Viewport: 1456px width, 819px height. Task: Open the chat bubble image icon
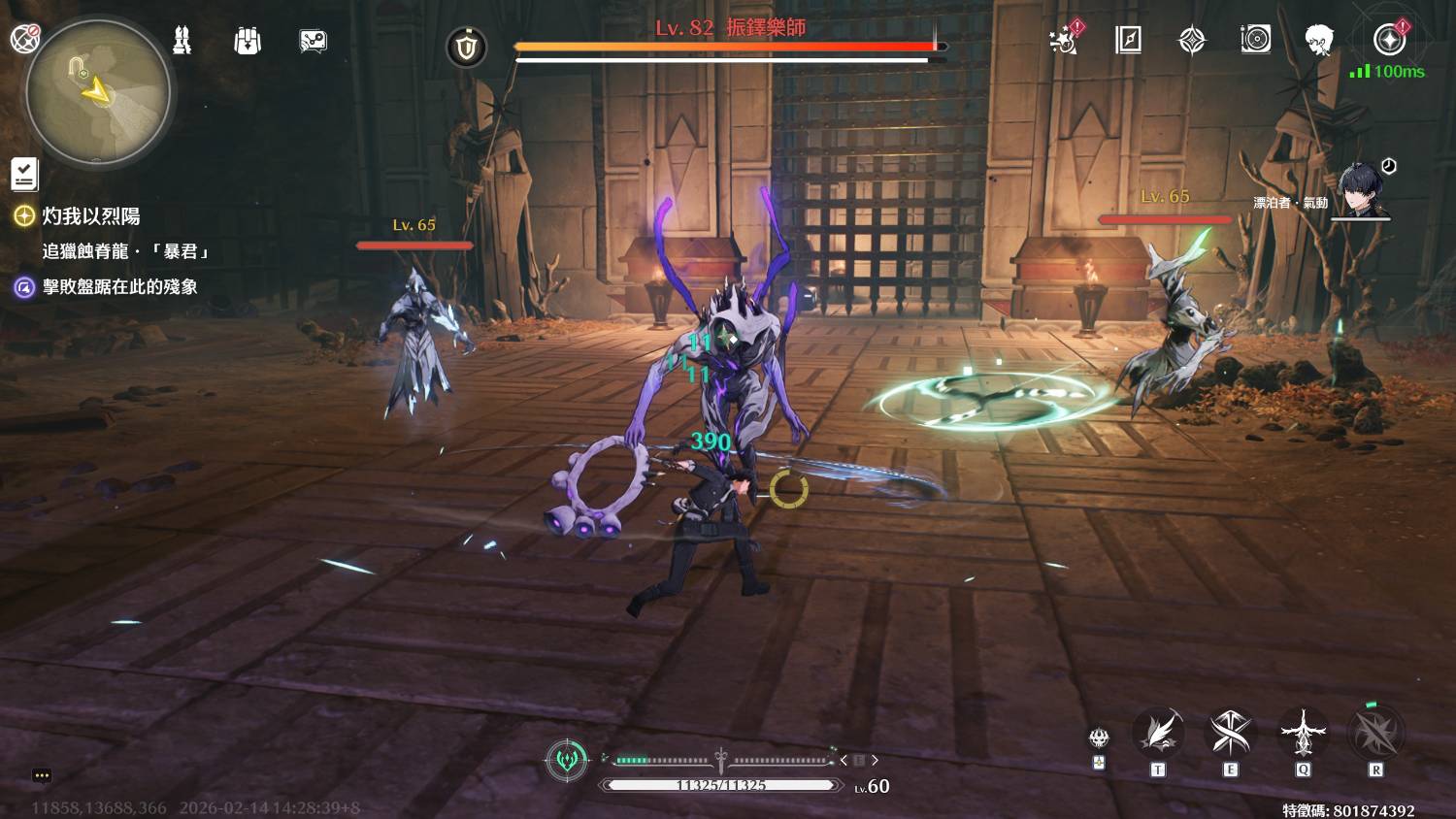(313, 41)
